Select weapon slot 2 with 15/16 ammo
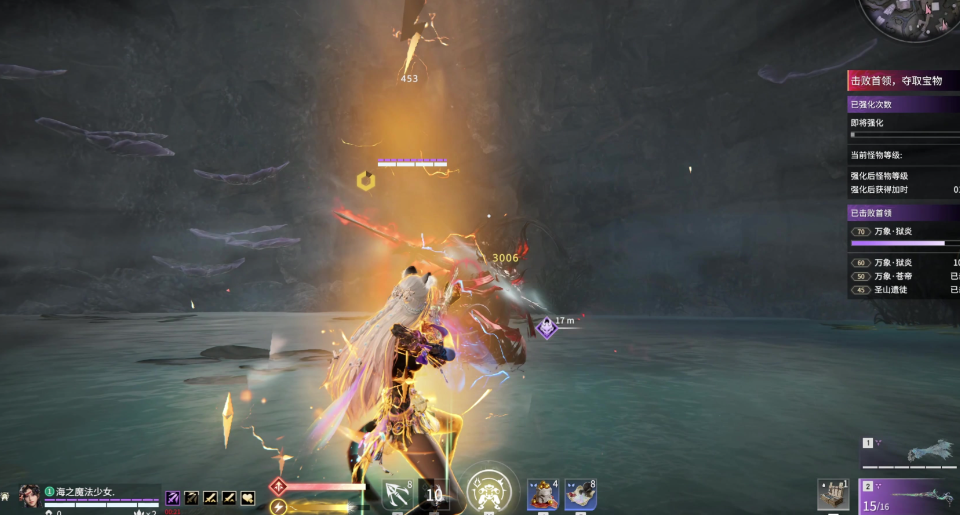The width and height of the screenshot is (960, 515). (x=910, y=496)
